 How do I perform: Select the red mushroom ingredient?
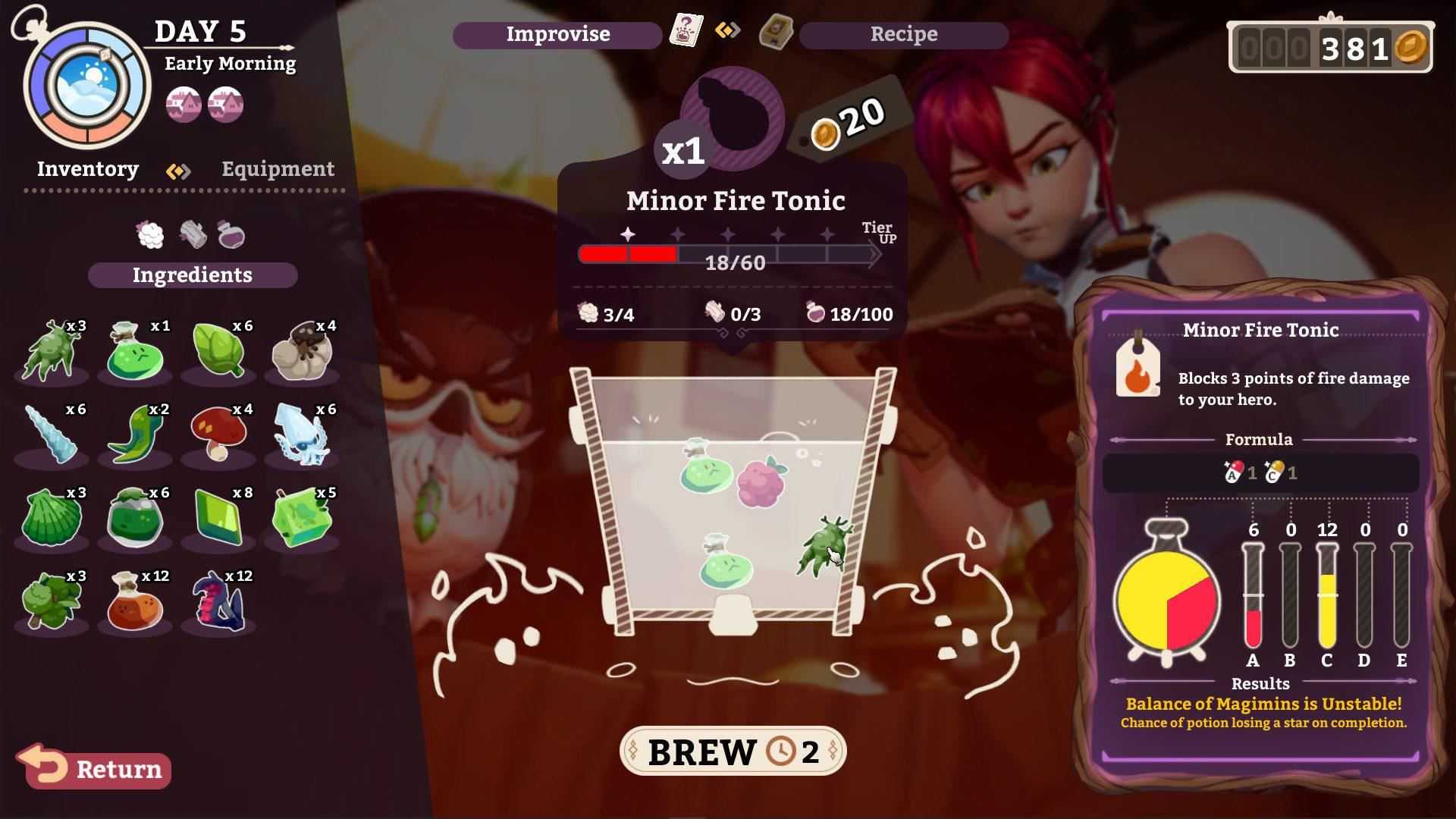coord(217,434)
